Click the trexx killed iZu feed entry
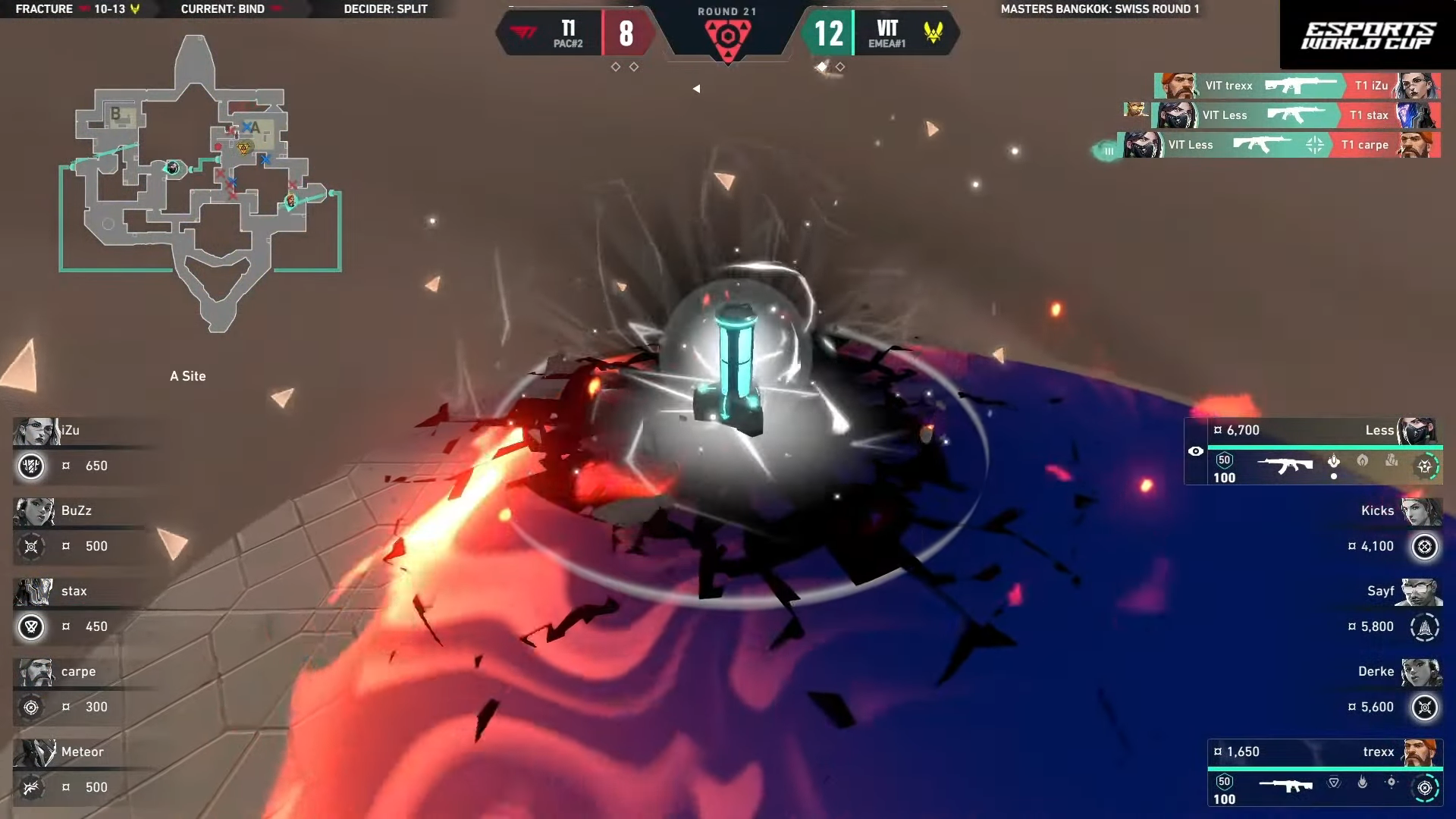Viewport: 1456px width, 819px height. click(x=1297, y=86)
